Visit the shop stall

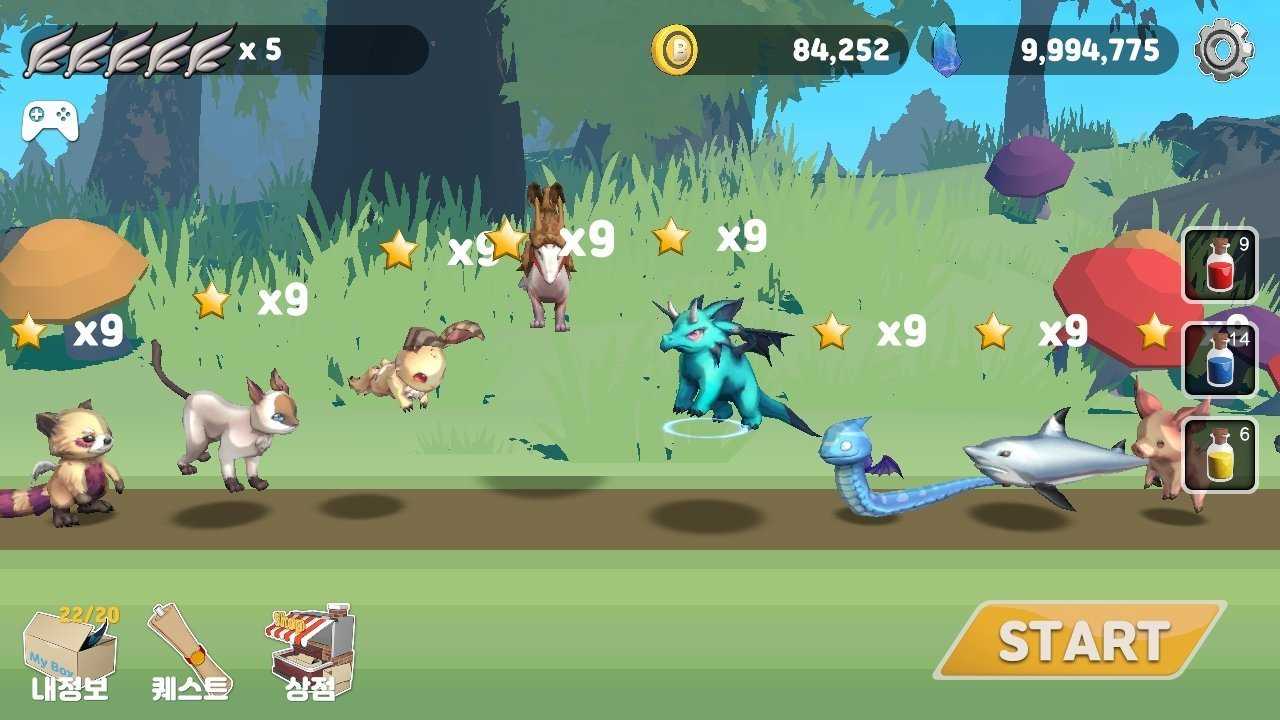click(310, 652)
